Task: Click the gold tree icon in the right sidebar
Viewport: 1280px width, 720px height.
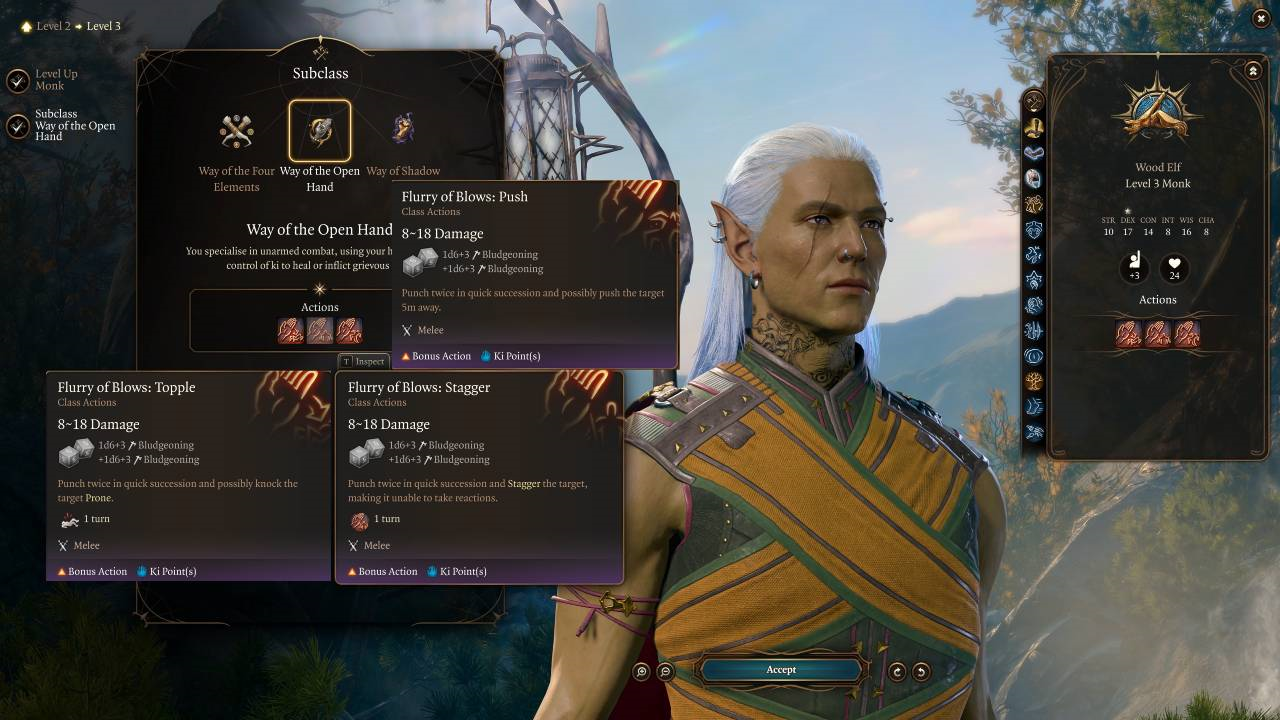Action: pyautogui.click(x=1035, y=381)
